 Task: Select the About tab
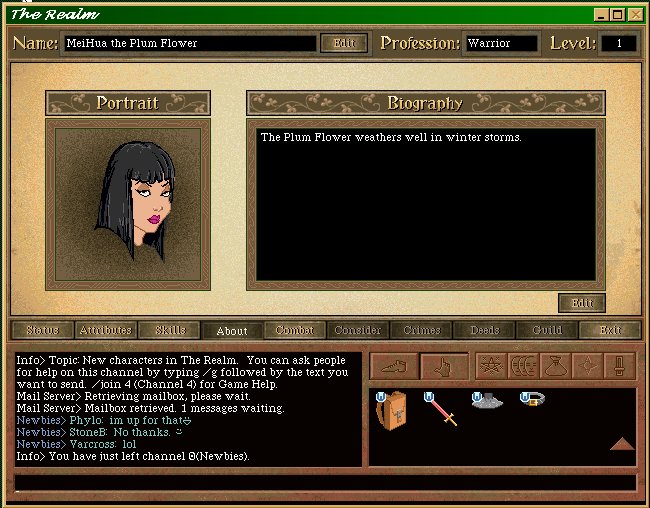(x=232, y=330)
